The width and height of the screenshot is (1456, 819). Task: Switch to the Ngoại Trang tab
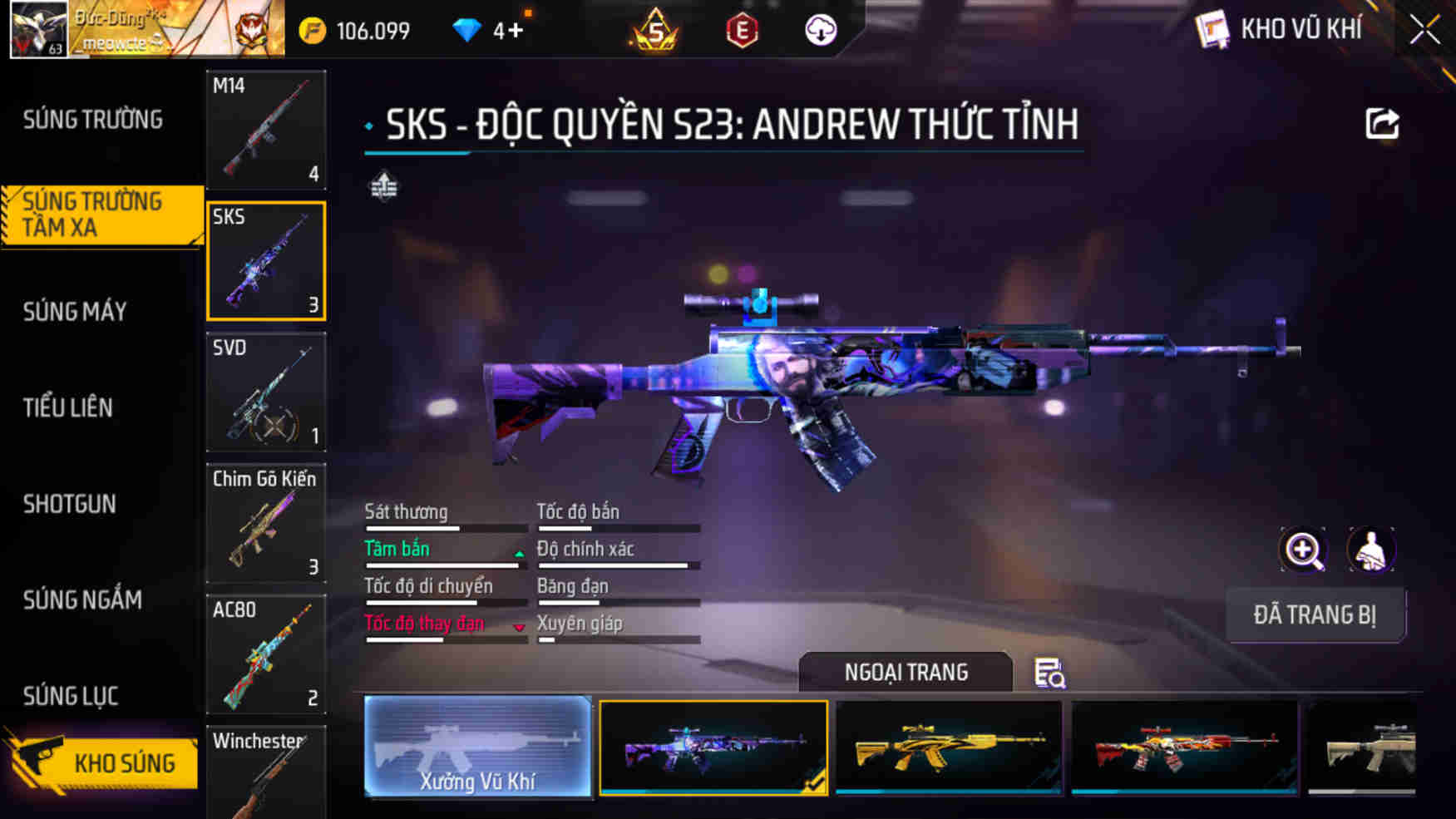pos(906,672)
